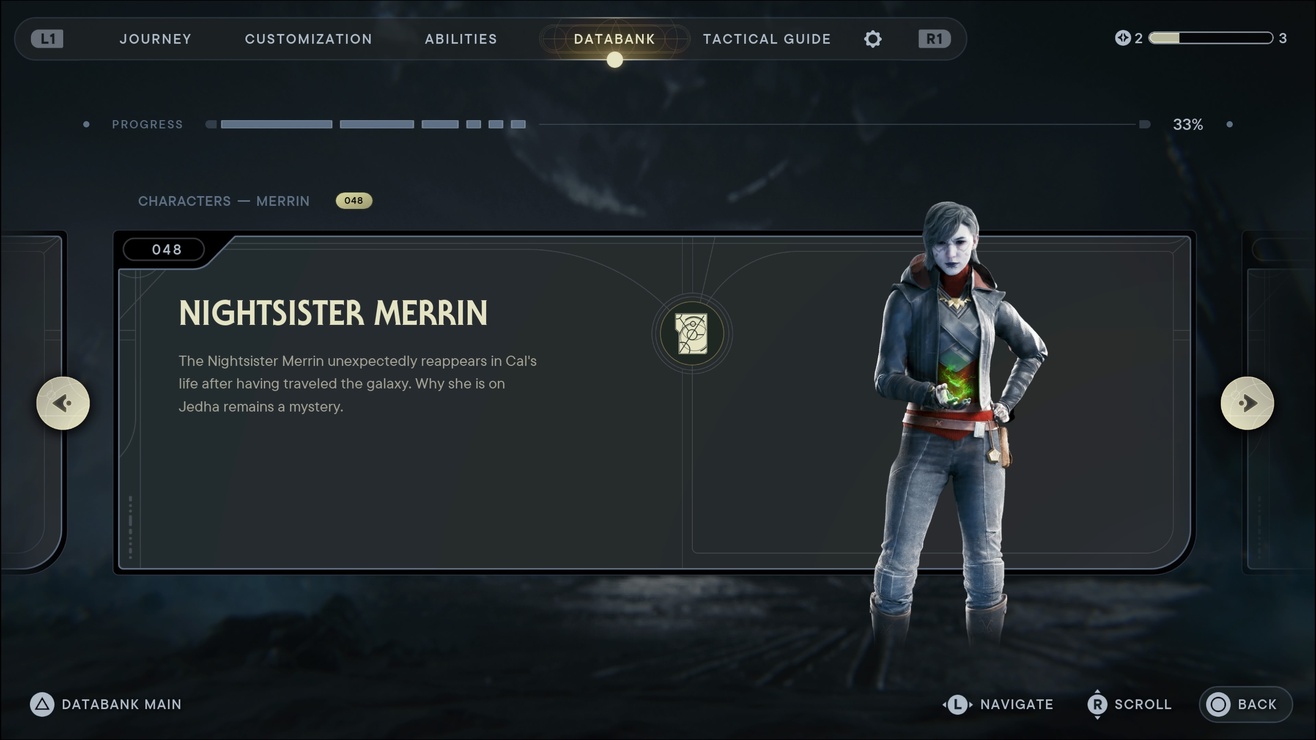Click the L stick Navigate icon

(x=958, y=704)
